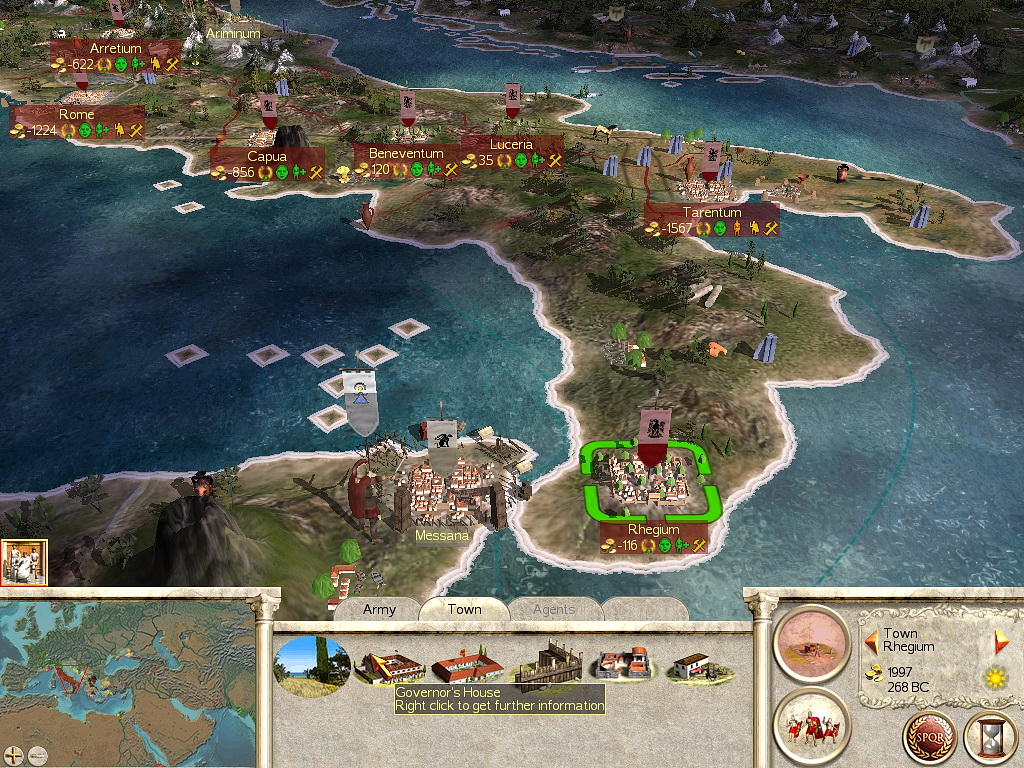The image size is (1024, 768).
Task: Zoom in on the minimap with plus button
Action: [x=14, y=755]
